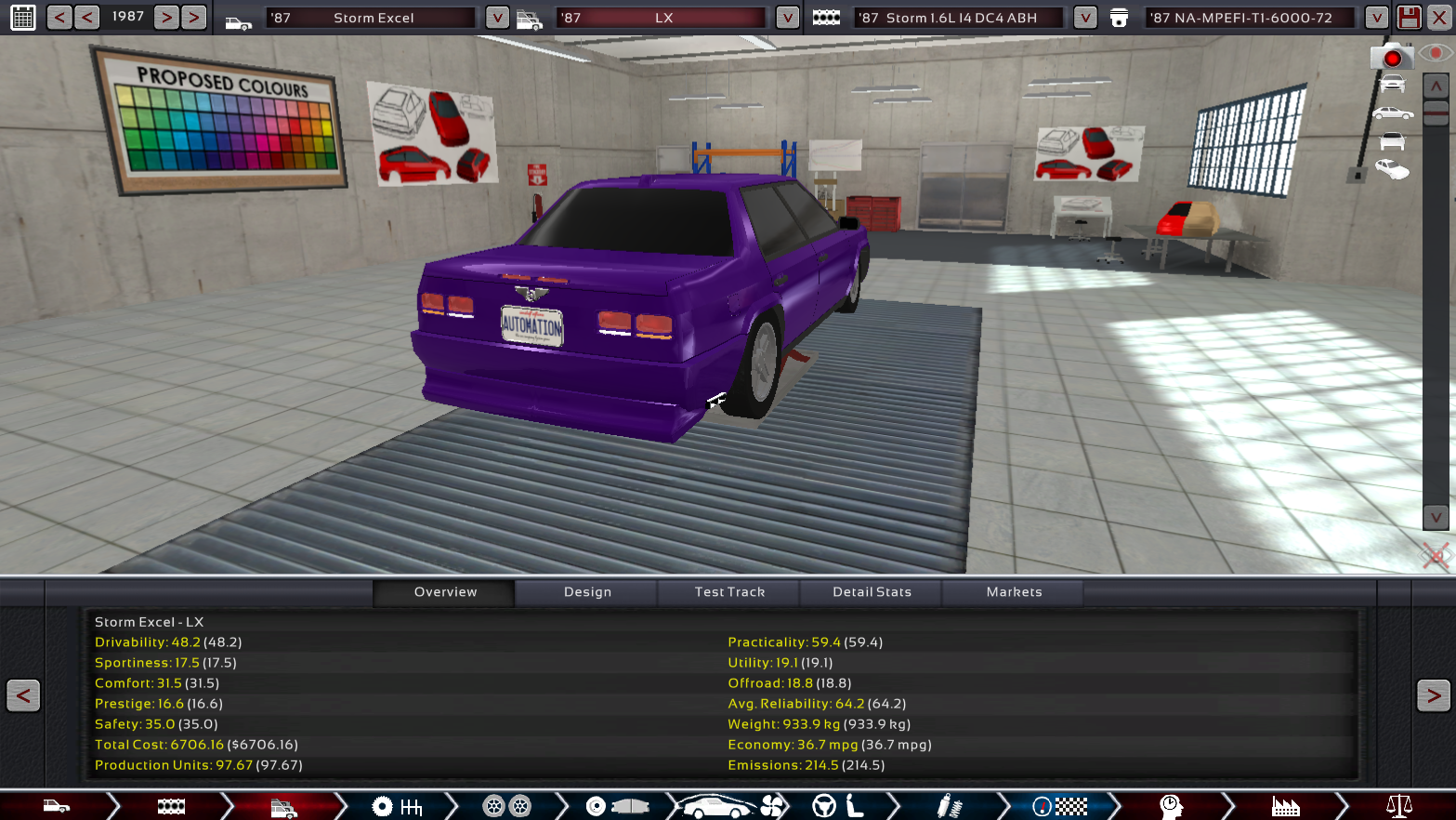Open the calendar icon
Screen dimensions: 1456x820
(x=23, y=18)
